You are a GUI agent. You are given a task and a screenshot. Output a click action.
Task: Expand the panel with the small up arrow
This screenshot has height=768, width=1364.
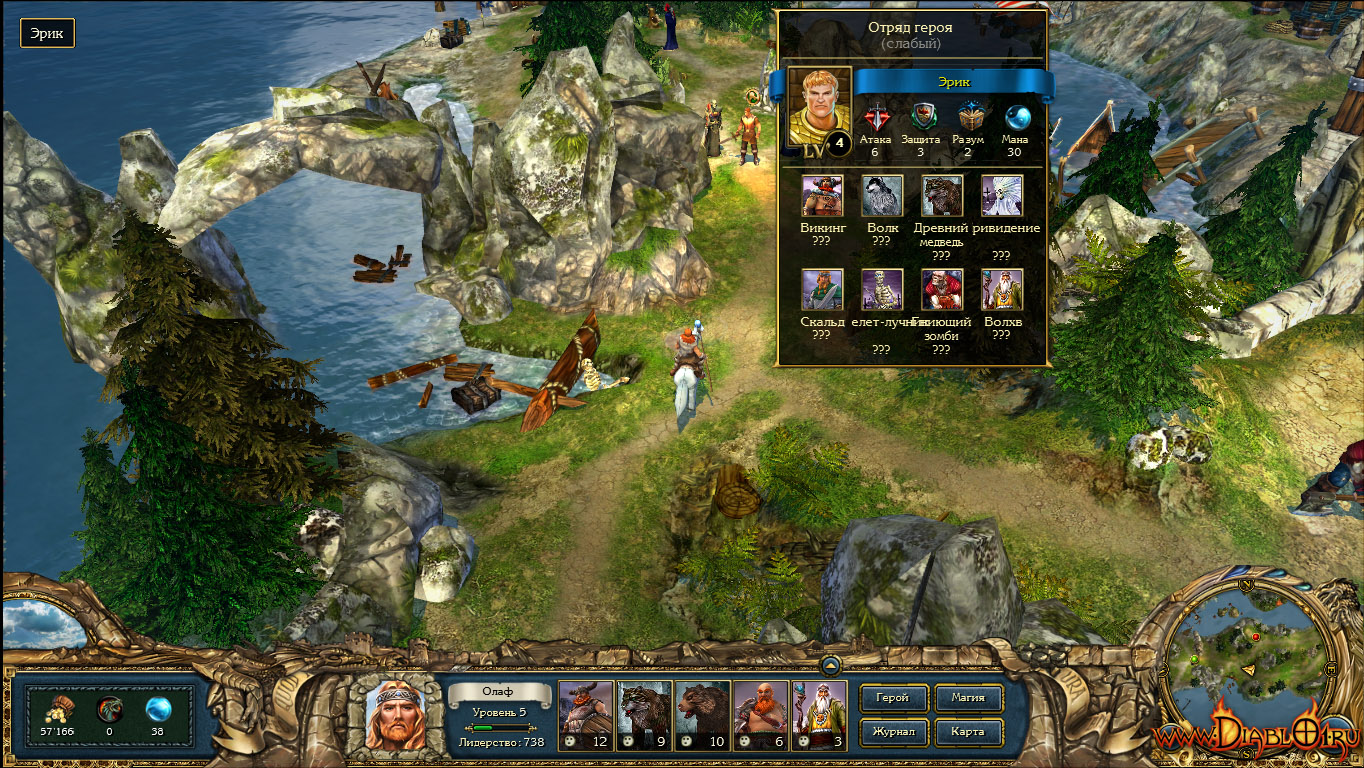pyautogui.click(x=831, y=664)
